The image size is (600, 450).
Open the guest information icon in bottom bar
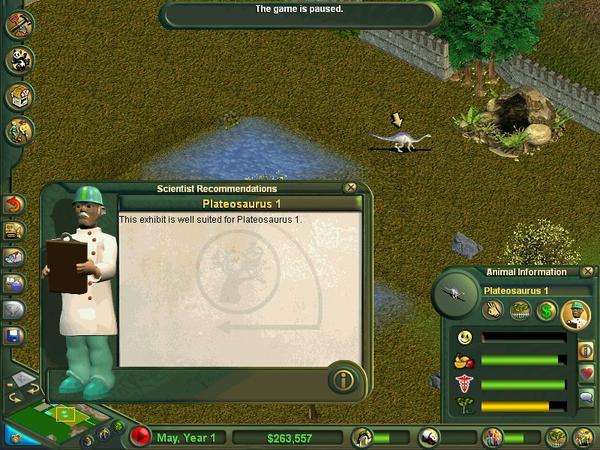click(x=492, y=437)
